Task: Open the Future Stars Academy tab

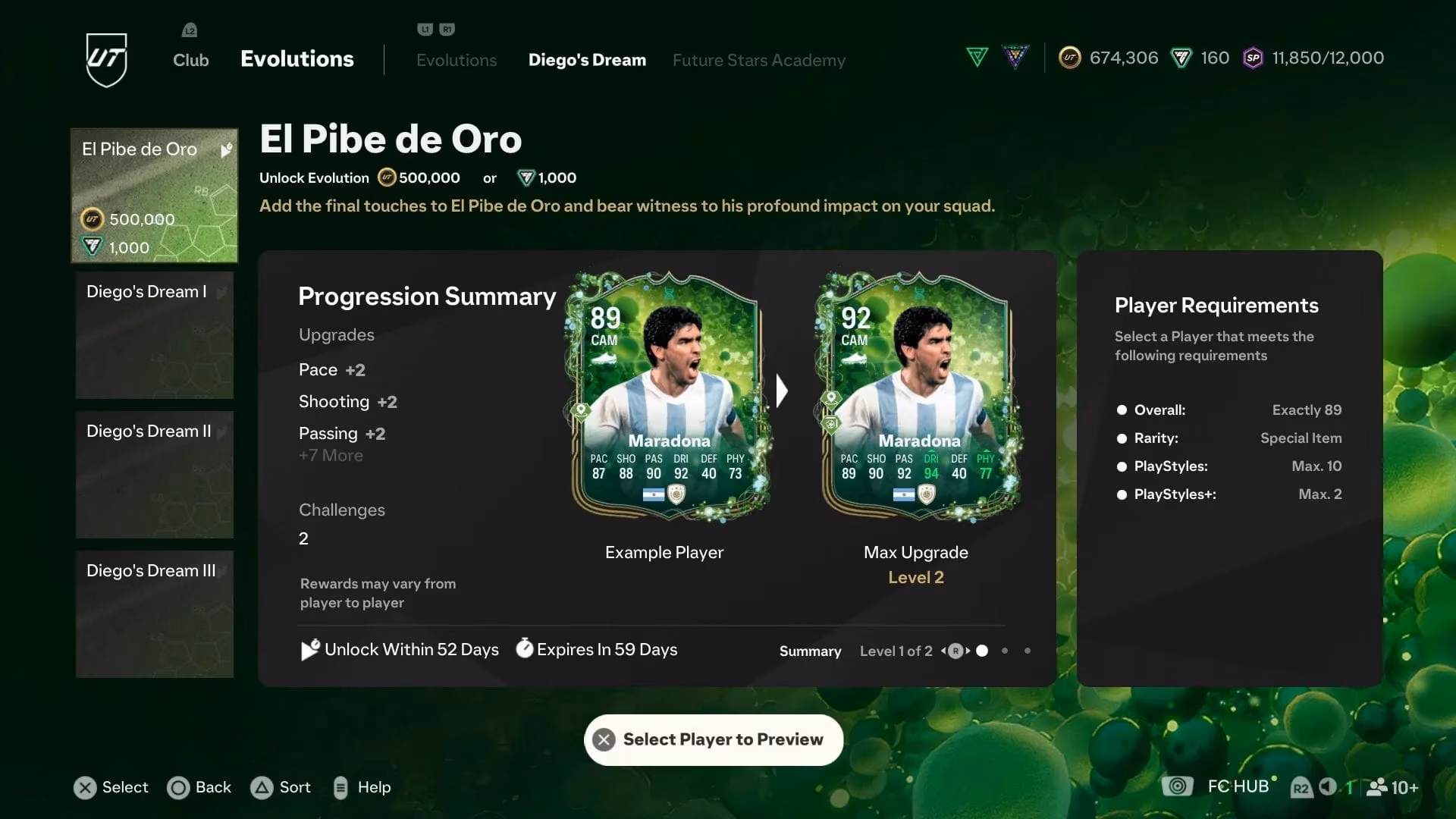Action: tap(759, 60)
